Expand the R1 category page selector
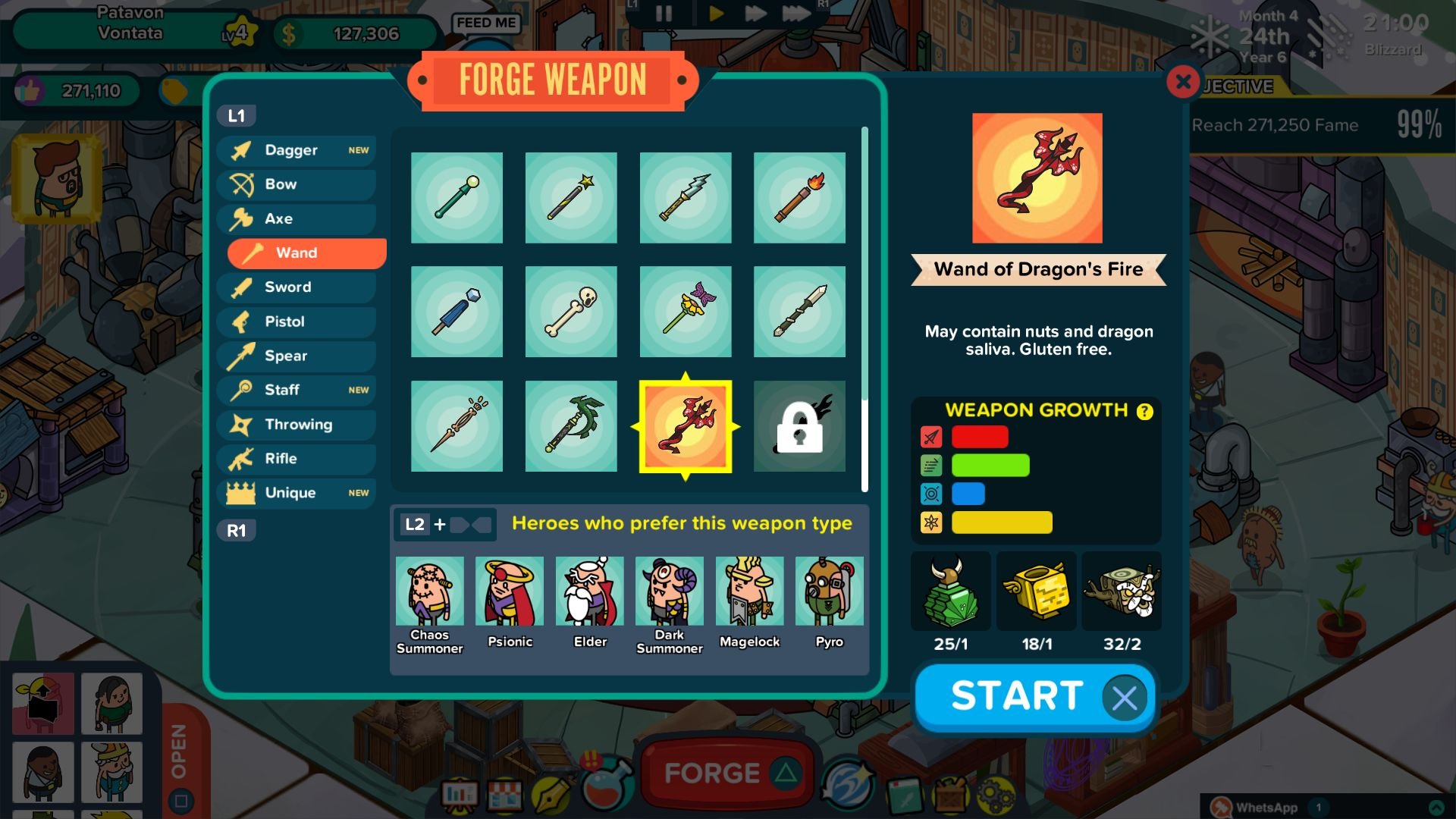 236,529
